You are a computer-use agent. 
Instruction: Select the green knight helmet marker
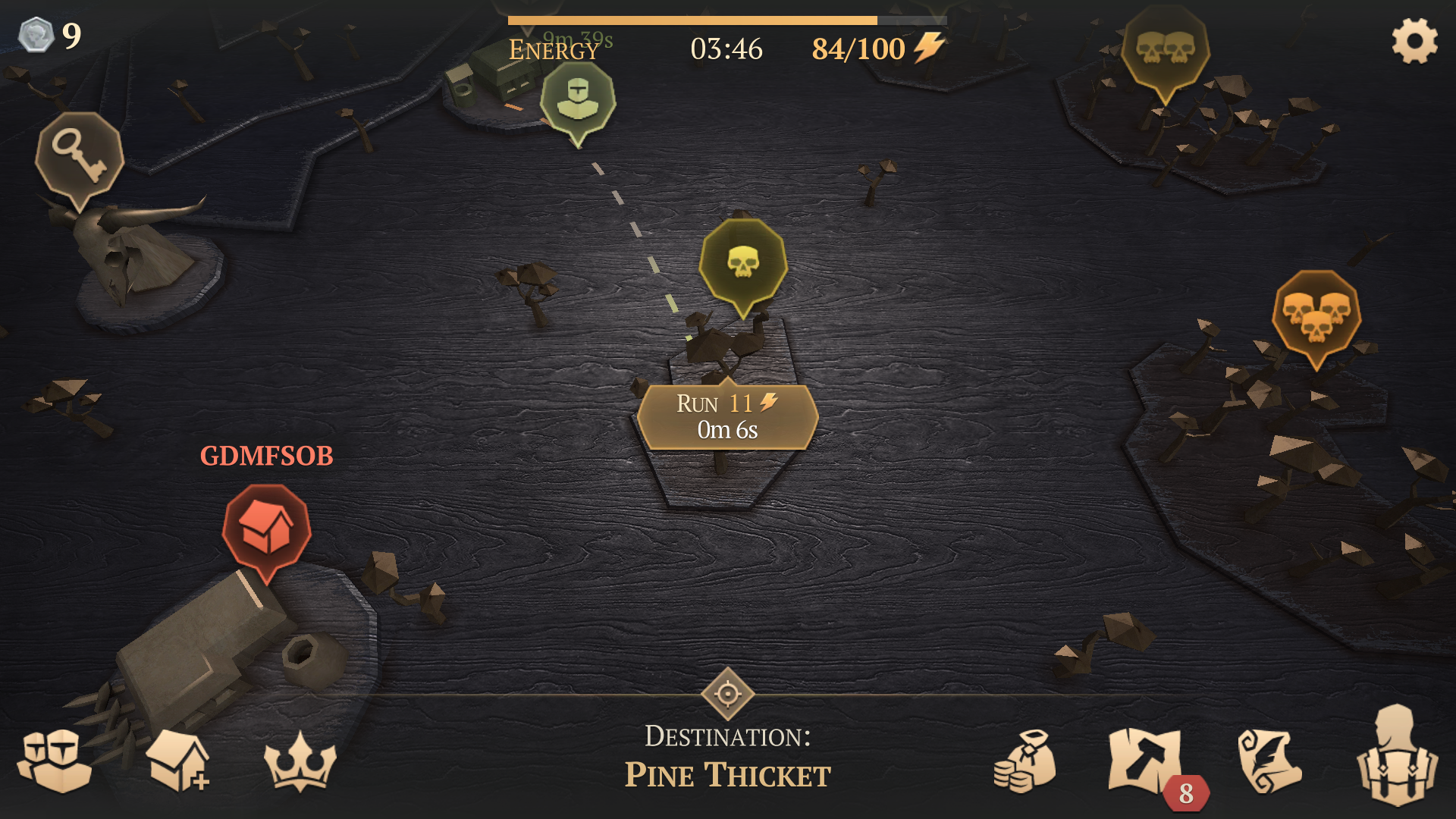tap(578, 100)
